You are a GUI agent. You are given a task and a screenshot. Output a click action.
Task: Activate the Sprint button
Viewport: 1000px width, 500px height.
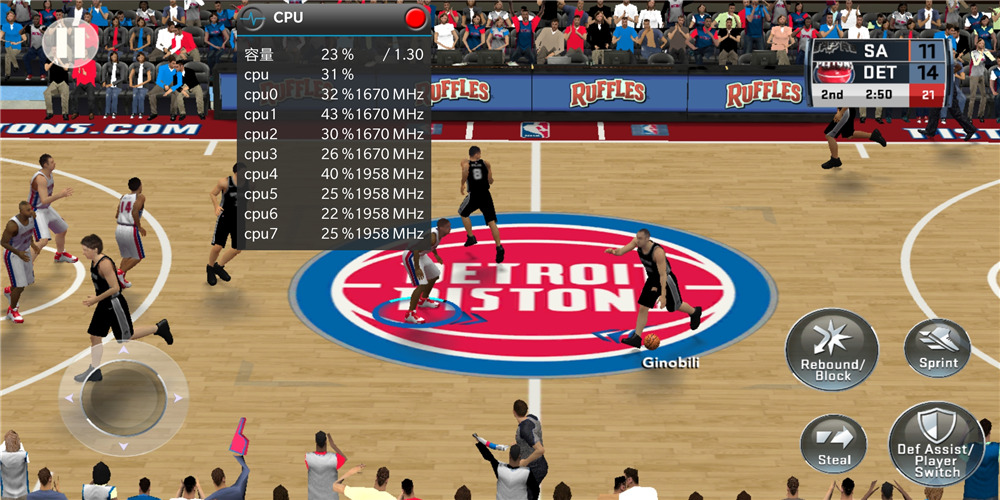point(937,348)
